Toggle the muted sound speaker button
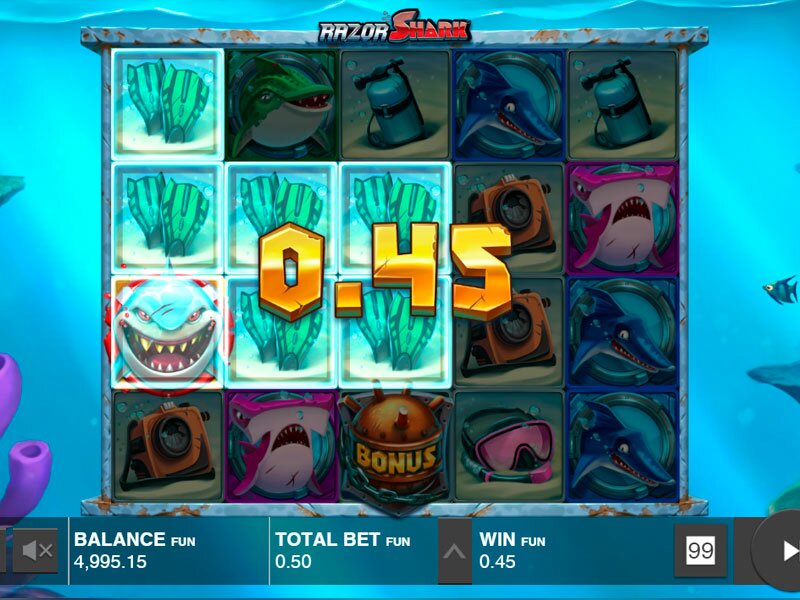 pyautogui.click(x=38, y=551)
